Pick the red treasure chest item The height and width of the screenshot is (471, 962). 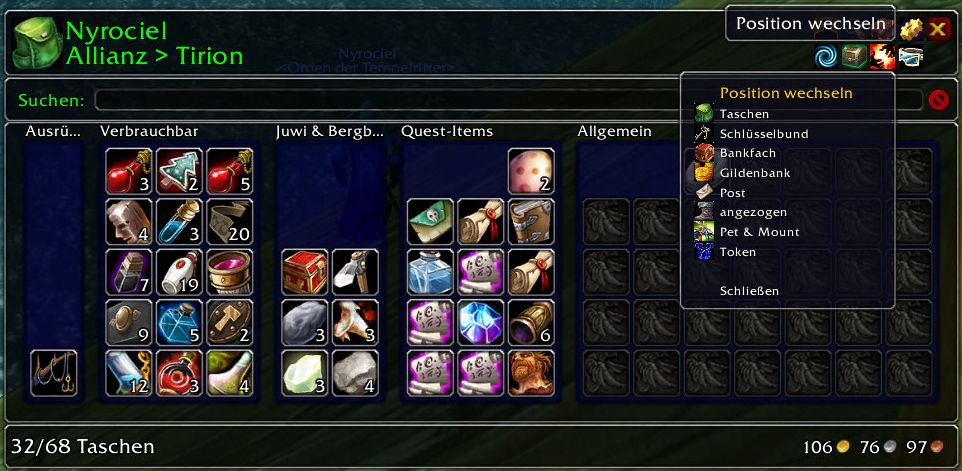tap(305, 272)
